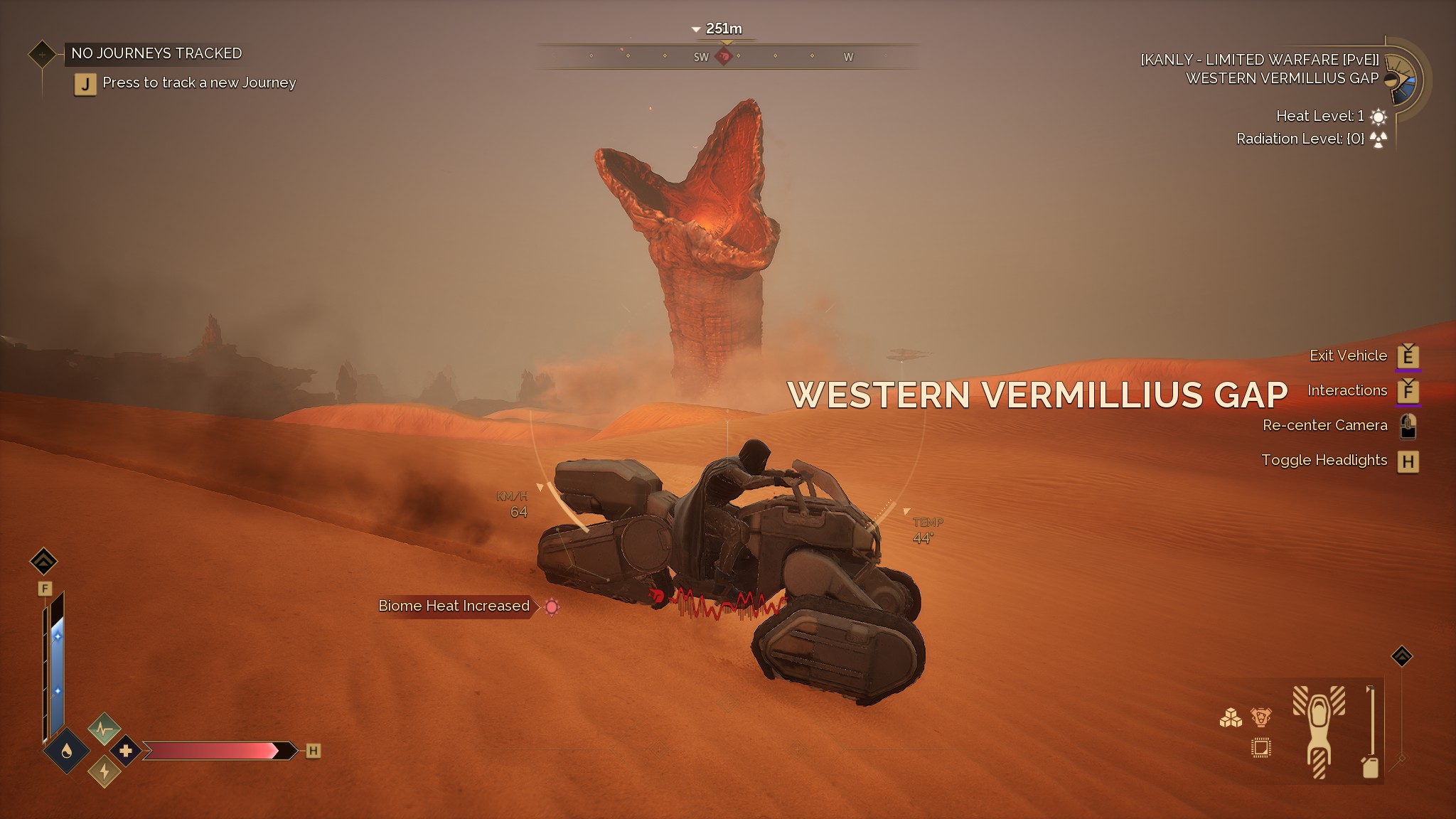Open the vehicle resources cube icon
1456x819 pixels.
pyautogui.click(x=1230, y=715)
